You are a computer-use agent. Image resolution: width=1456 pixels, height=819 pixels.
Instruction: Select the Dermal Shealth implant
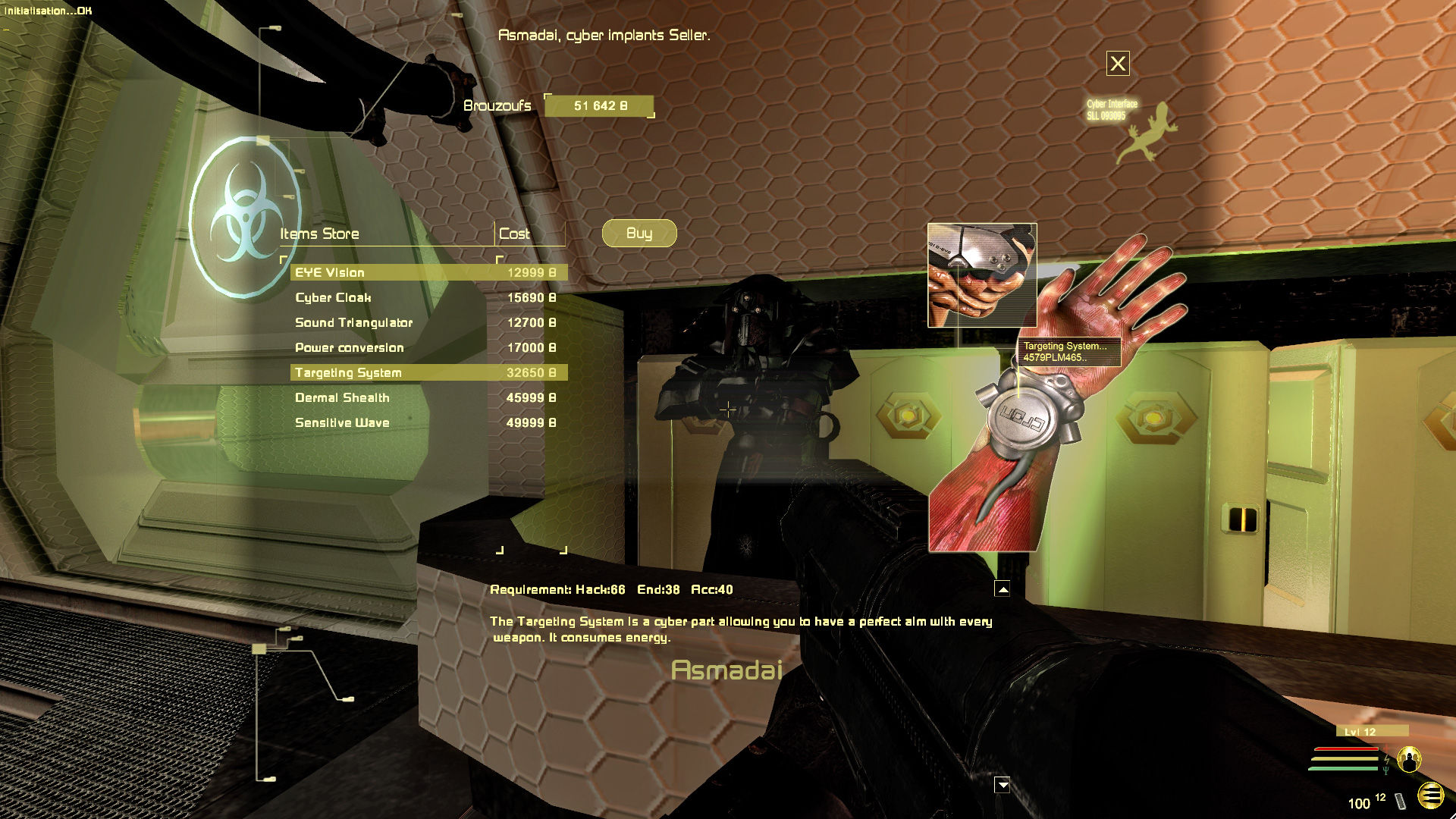coord(342,397)
